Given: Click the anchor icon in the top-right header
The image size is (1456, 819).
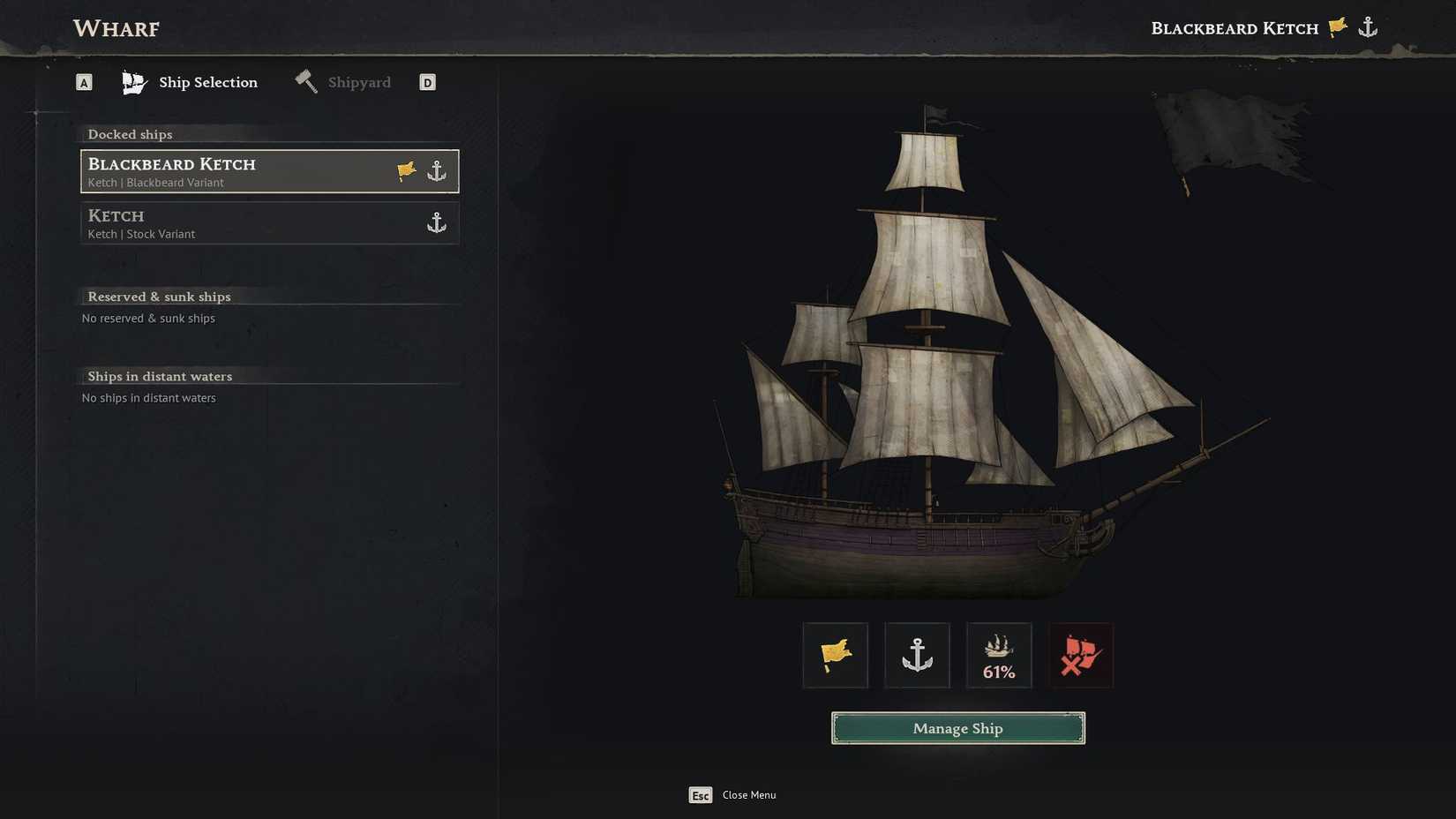Looking at the screenshot, I should click(x=1367, y=26).
